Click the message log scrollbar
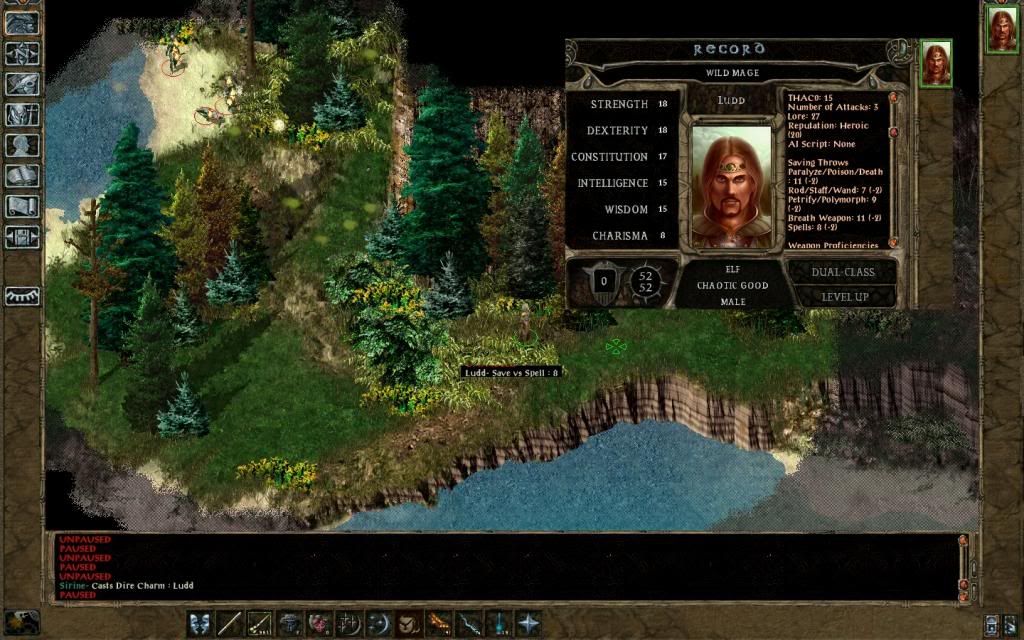 (963, 567)
